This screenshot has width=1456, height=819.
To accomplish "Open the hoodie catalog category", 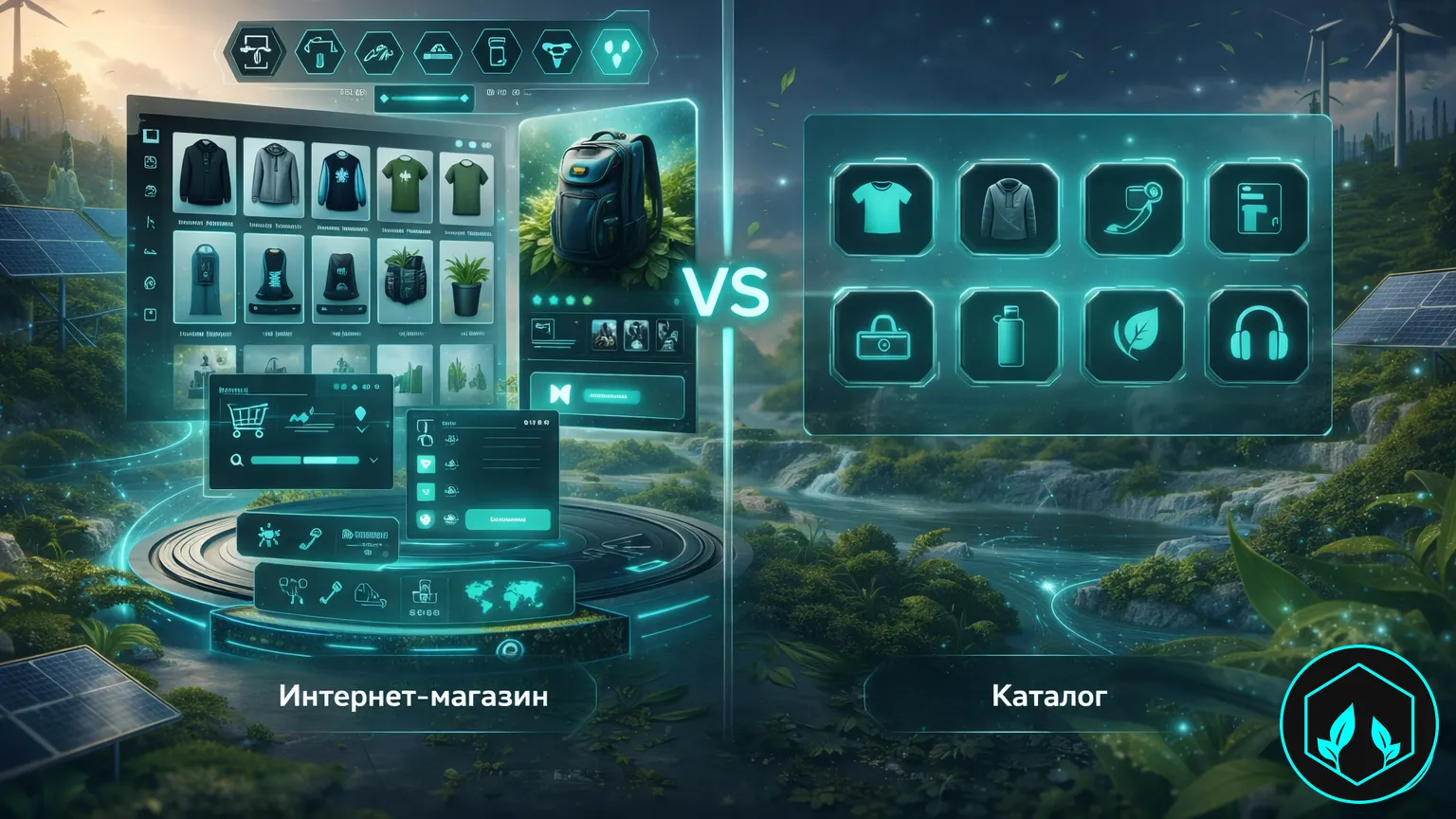I will pos(1008,209).
